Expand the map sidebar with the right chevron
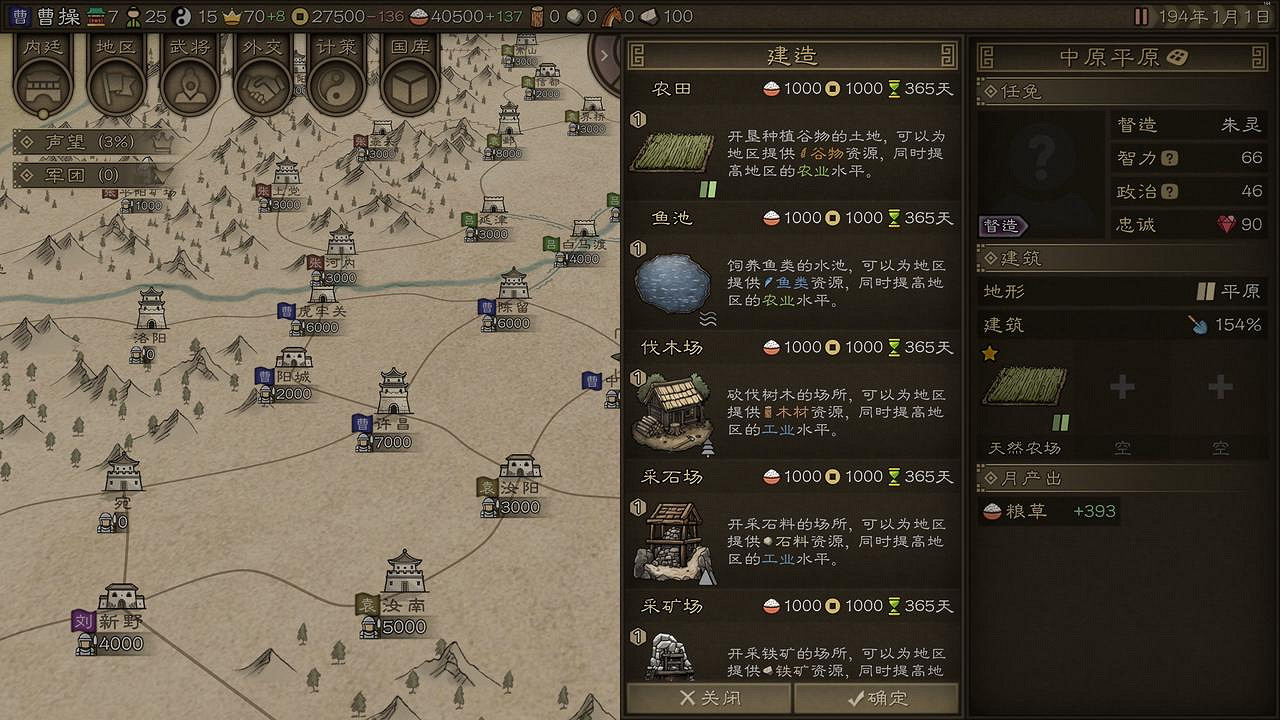This screenshot has height=720, width=1280. (x=604, y=55)
